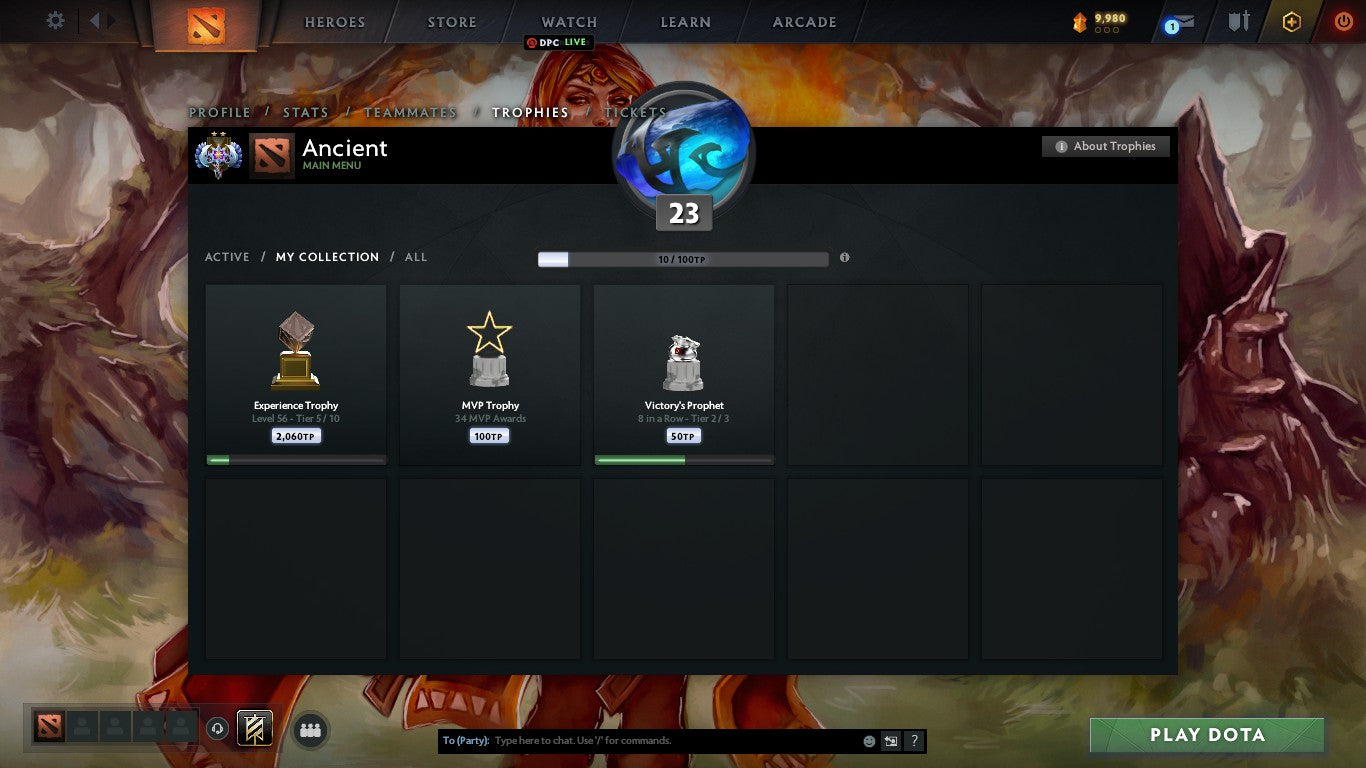The image size is (1366, 768).
Task: Open the friends list icon
Action: (310, 730)
